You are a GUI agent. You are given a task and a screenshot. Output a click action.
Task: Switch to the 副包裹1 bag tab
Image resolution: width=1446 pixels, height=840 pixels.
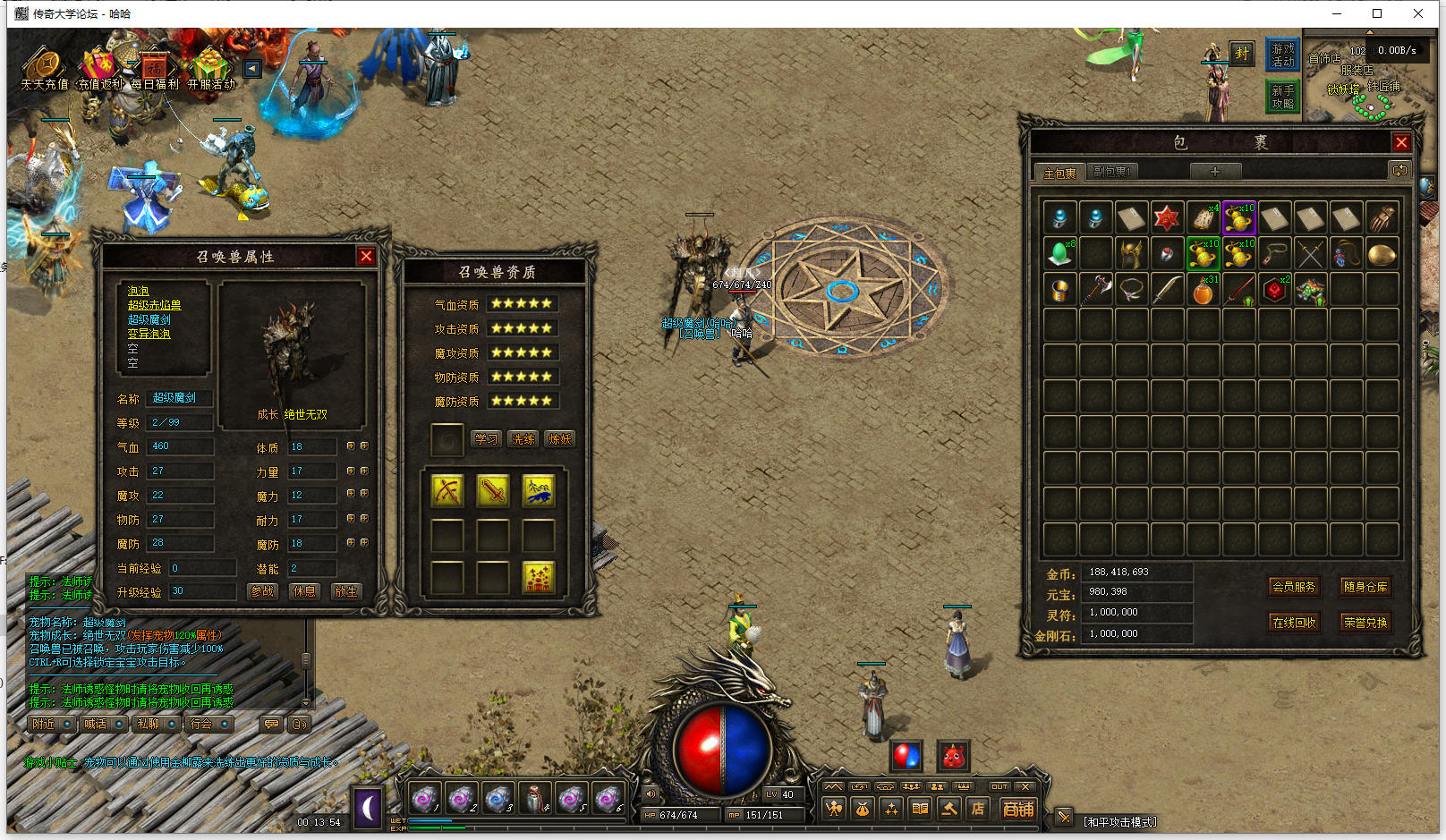point(1111,172)
